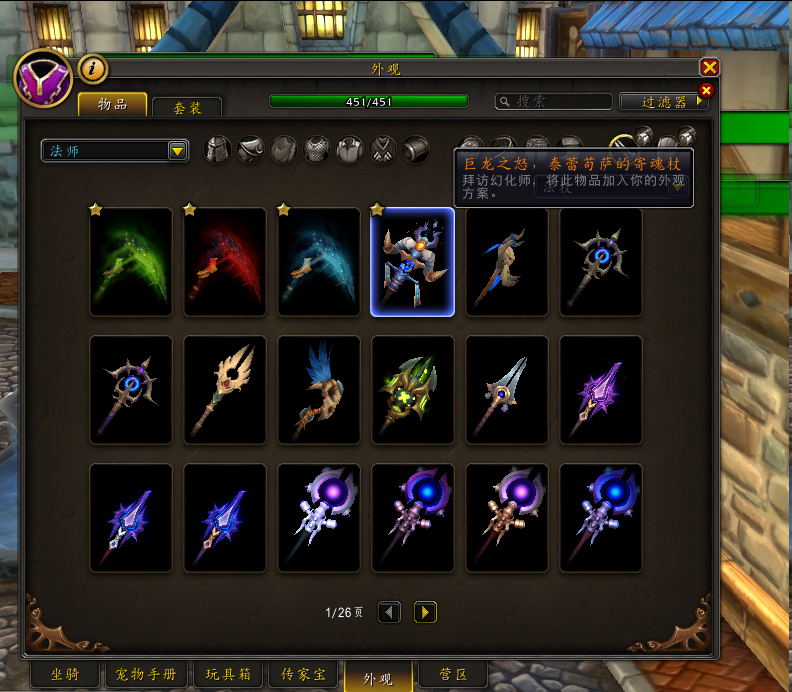Select the helmet slot icon
Viewport: 792px width, 692px height.
pyautogui.click(x=217, y=150)
